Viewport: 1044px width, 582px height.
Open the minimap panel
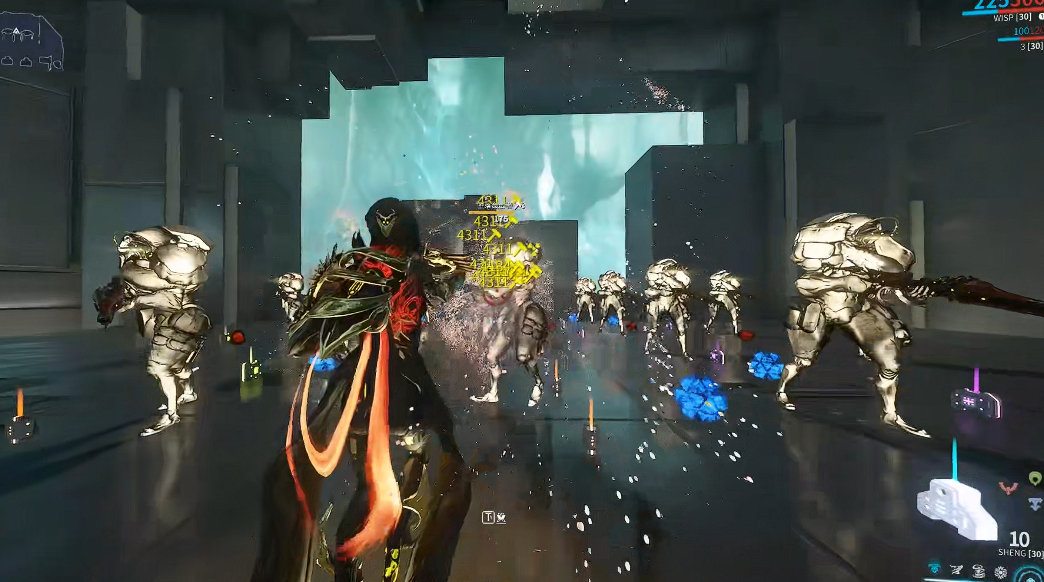[32, 42]
